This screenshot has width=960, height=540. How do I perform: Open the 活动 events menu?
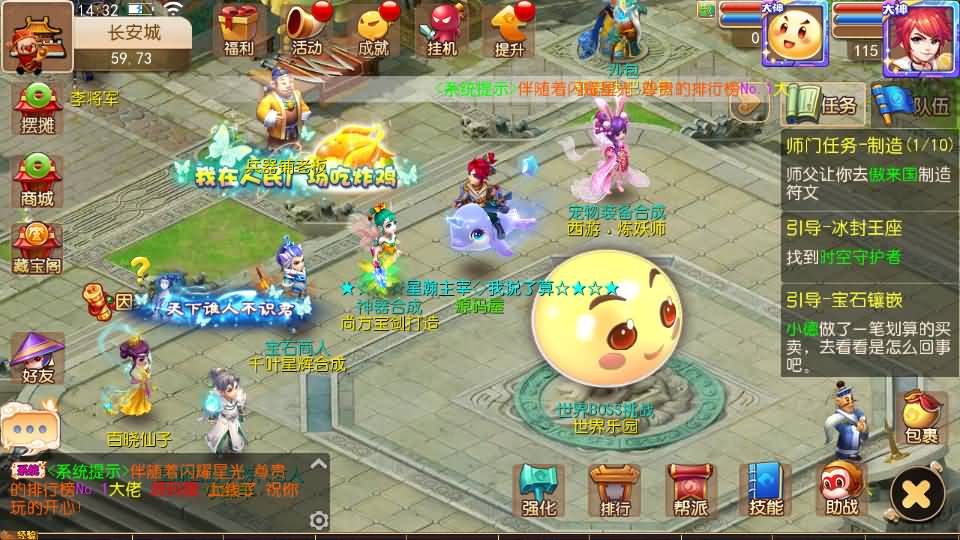(307, 28)
